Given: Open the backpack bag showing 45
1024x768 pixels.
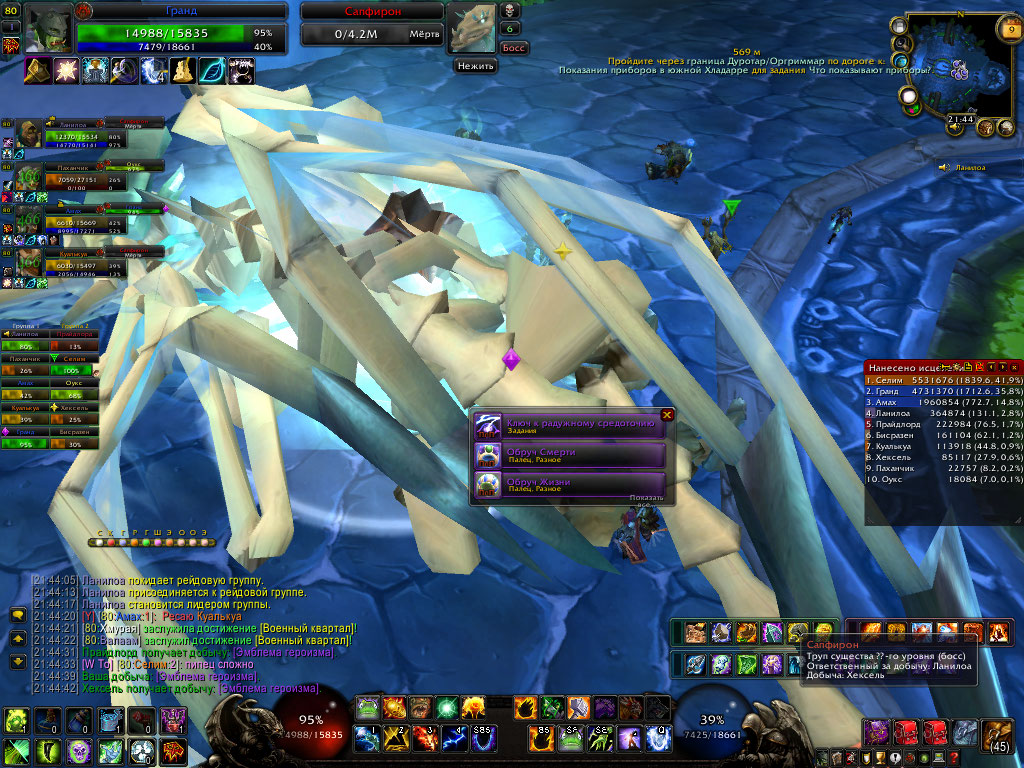Looking at the screenshot, I should 997,733.
